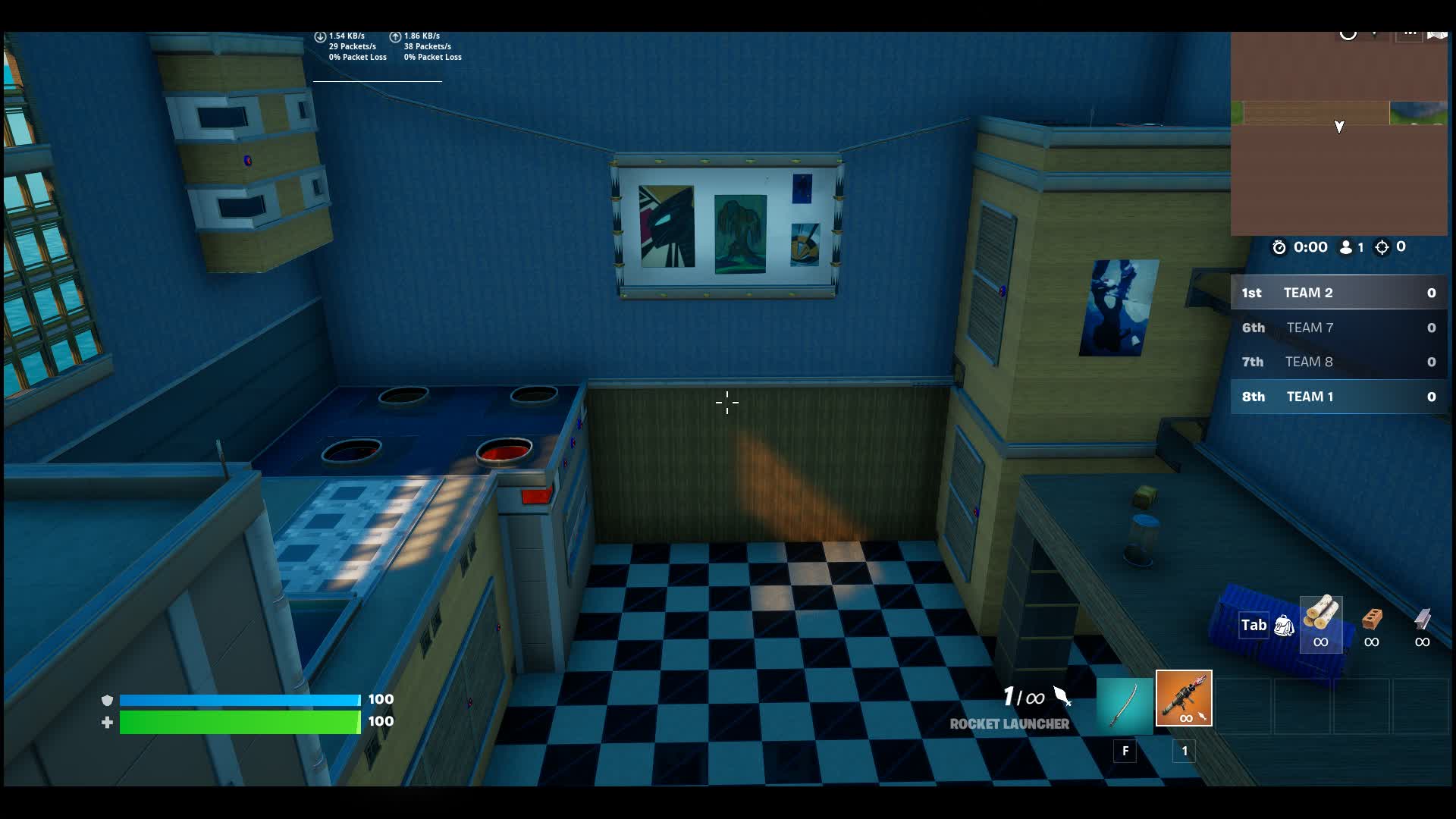Click the rocket ammo icon beside the counter
The image size is (1456, 819).
pos(1061,695)
